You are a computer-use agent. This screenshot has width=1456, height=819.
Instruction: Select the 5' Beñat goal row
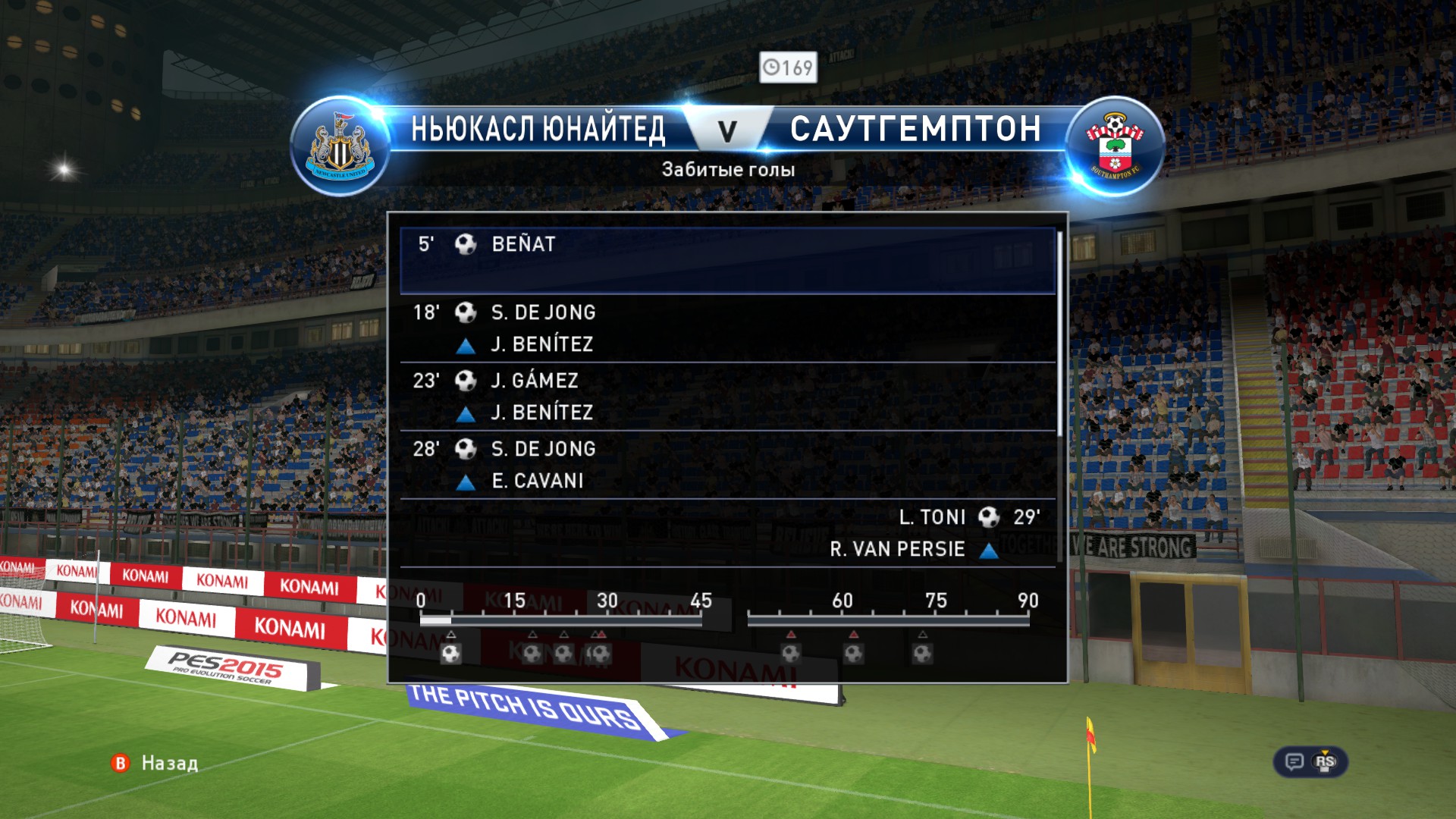(x=726, y=260)
